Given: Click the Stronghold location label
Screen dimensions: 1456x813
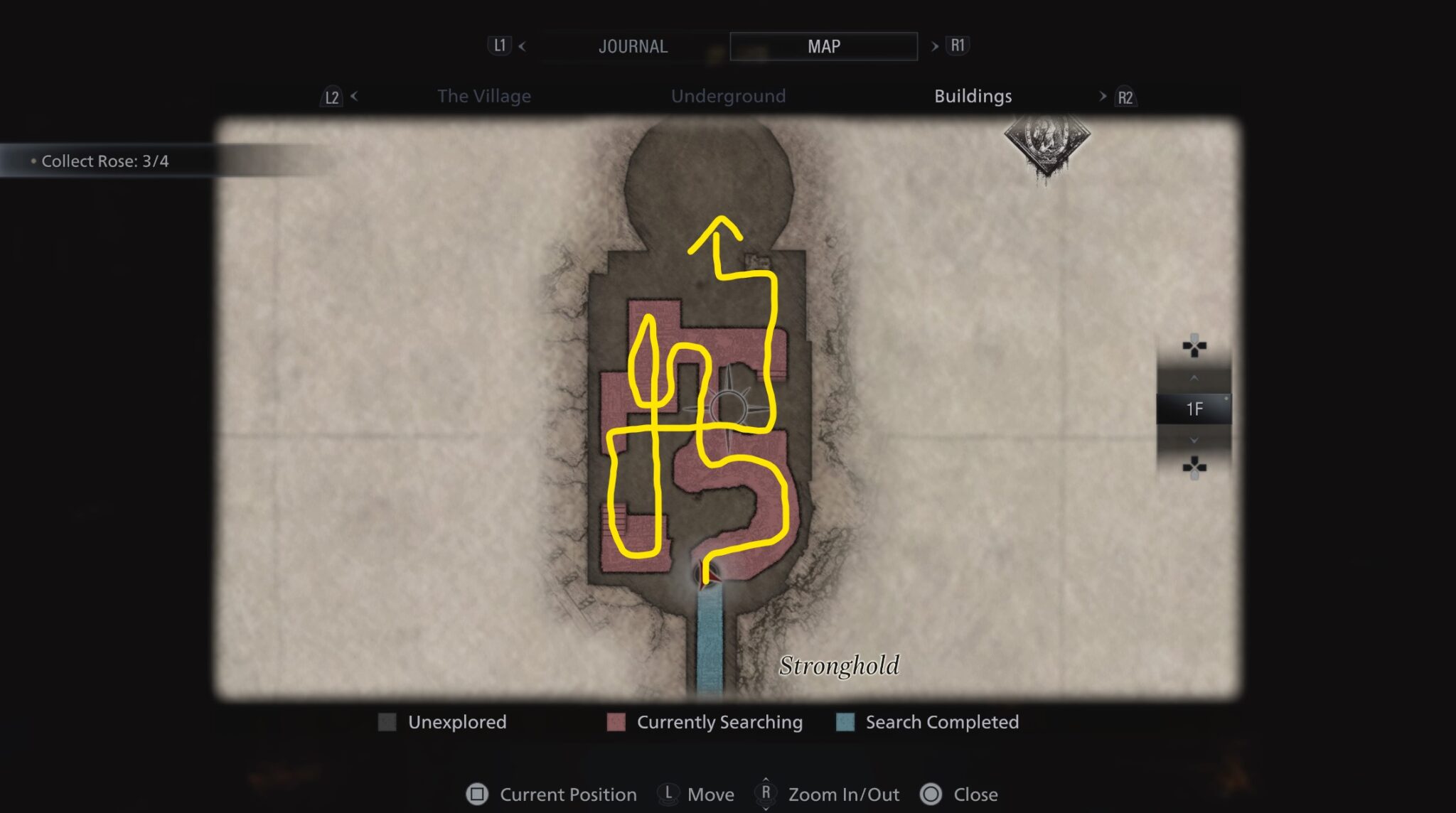Looking at the screenshot, I should [839, 666].
